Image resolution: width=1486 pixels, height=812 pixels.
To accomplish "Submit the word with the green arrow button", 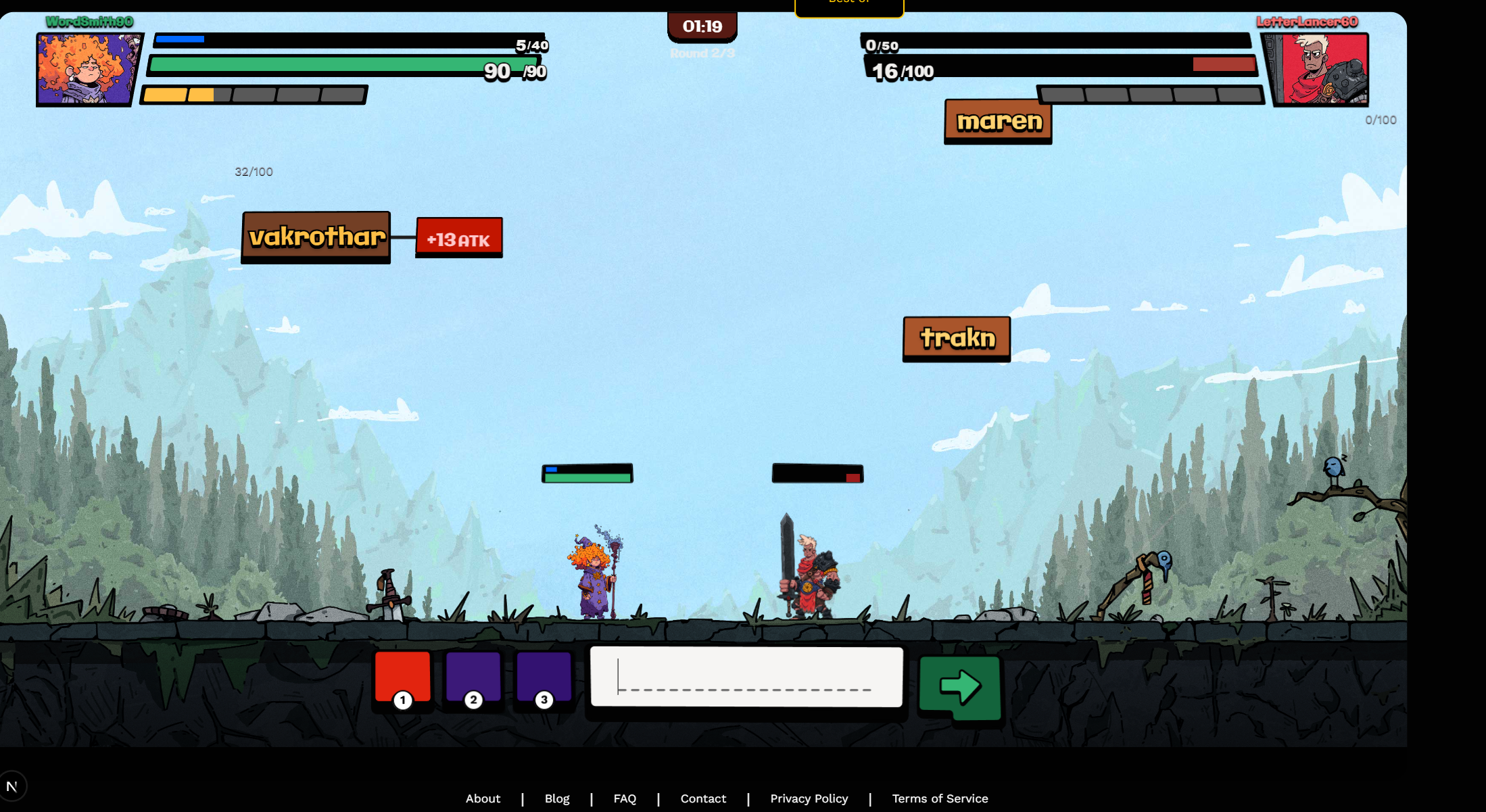I will pyautogui.click(x=960, y=688).
